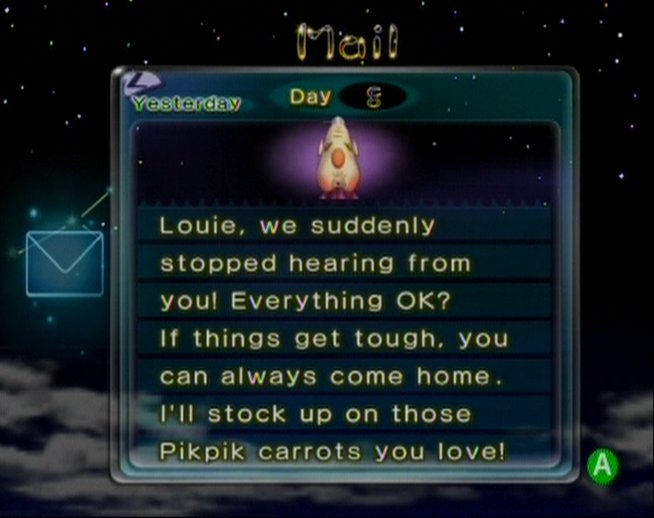Click the Yesterday label on the mail panel
This screenshot has width=654, height=518.
(x=186, y=102)
